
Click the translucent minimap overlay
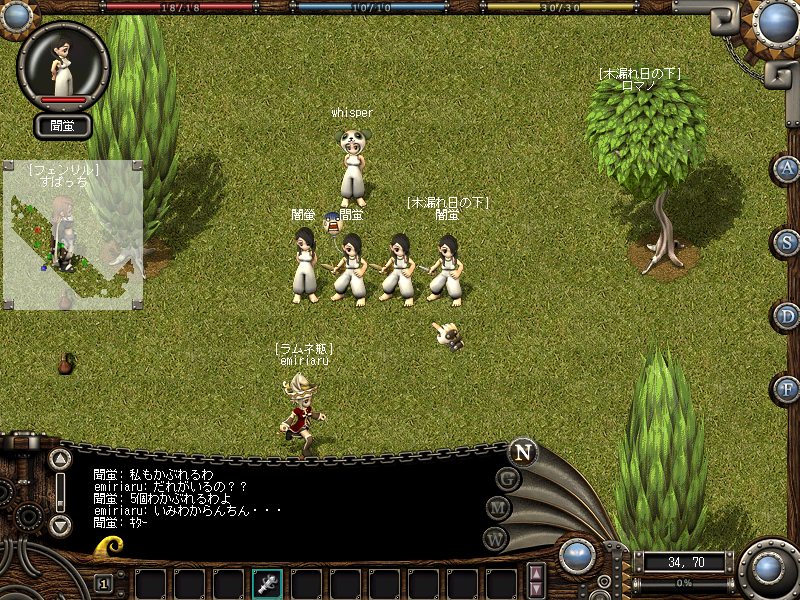(72, 235)
